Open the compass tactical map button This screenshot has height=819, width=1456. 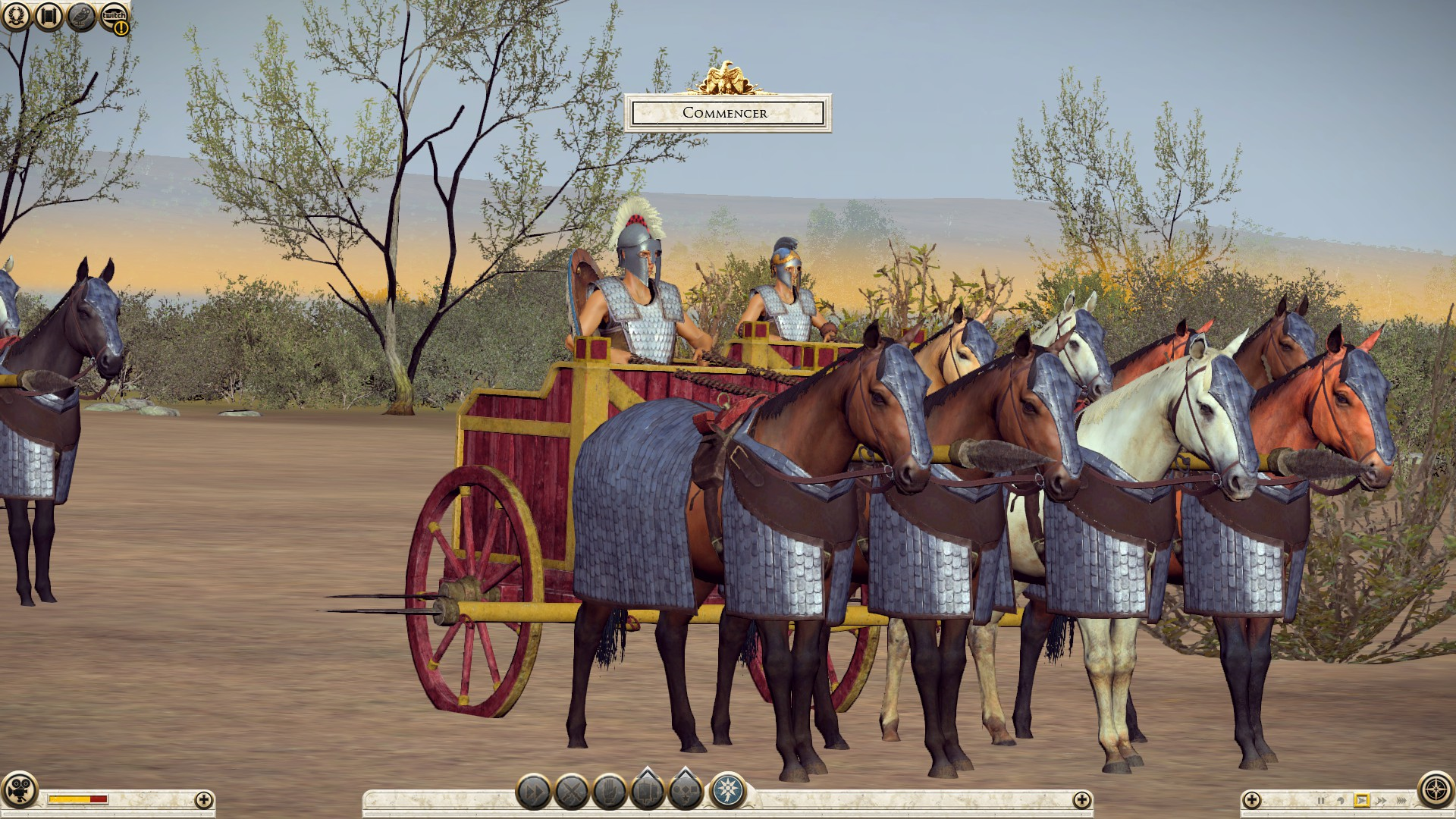coord(1436,790)
